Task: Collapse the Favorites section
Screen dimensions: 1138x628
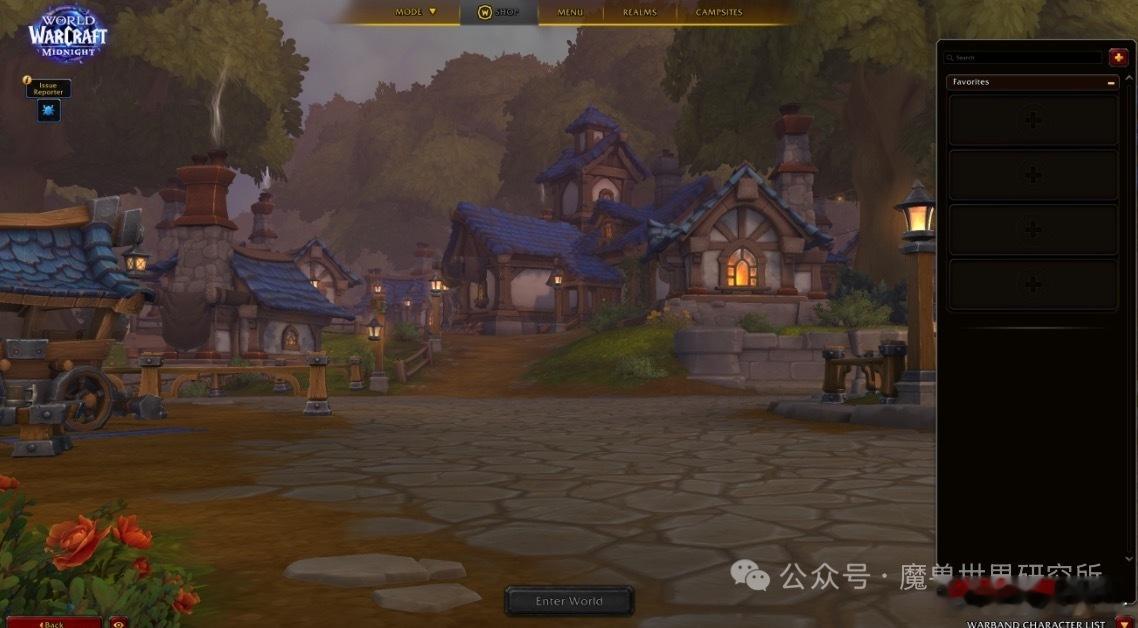Action: pos(1111,82)
